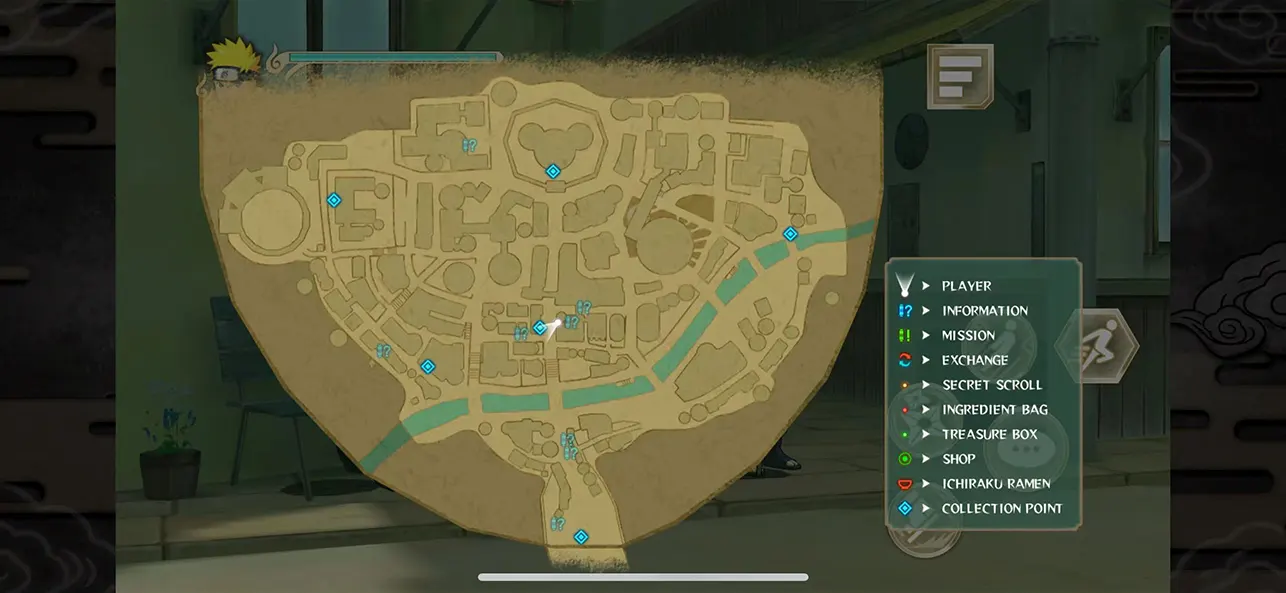
Task: Select the collection point next to the player arrow
Action: coord(540,328)
